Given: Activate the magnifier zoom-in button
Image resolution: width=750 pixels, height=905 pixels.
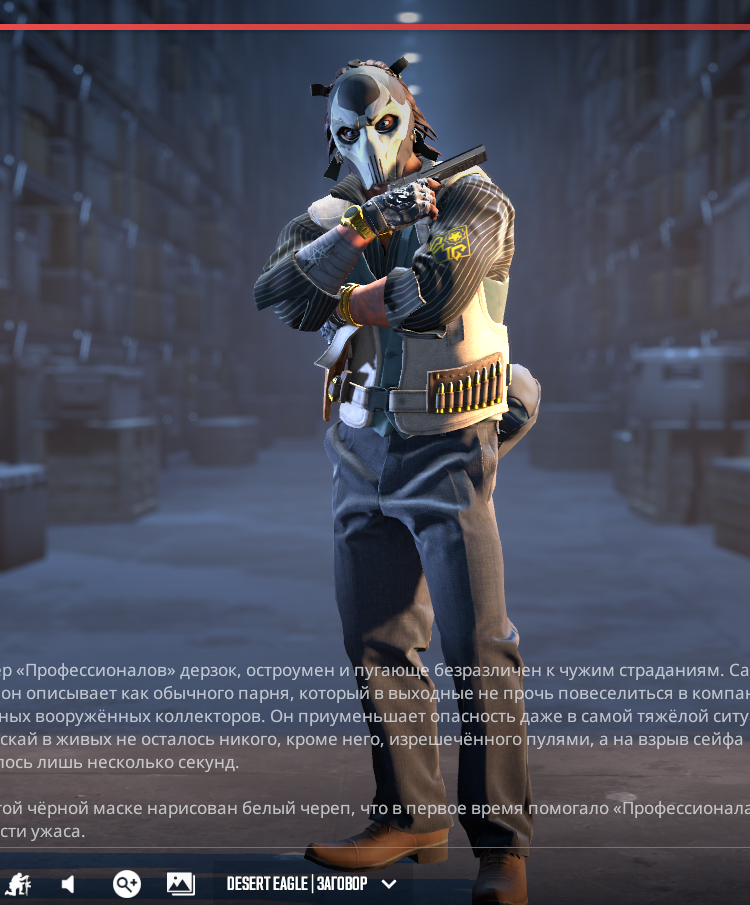Looking at the screenshot, I should point(127,884).
